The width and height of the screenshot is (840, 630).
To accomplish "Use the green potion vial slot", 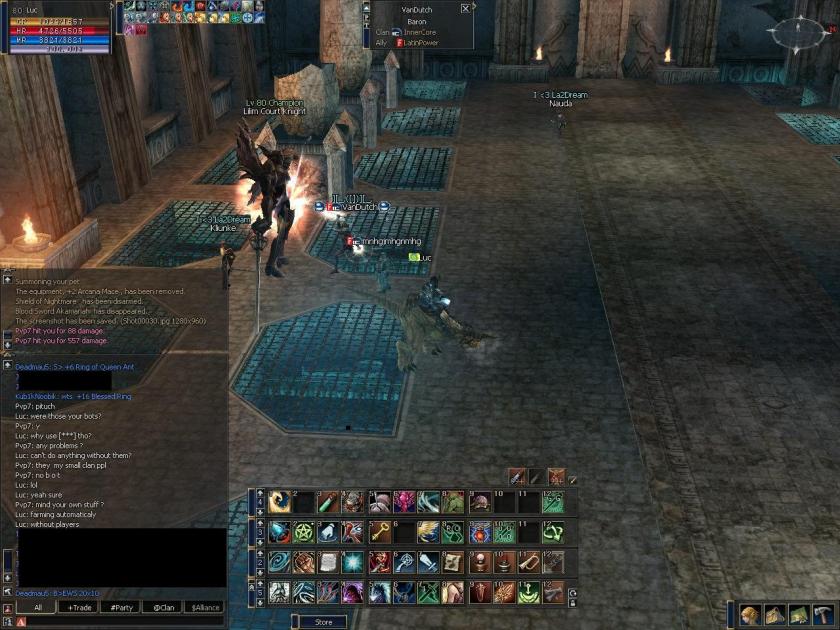I will click(x=329, y=502).
